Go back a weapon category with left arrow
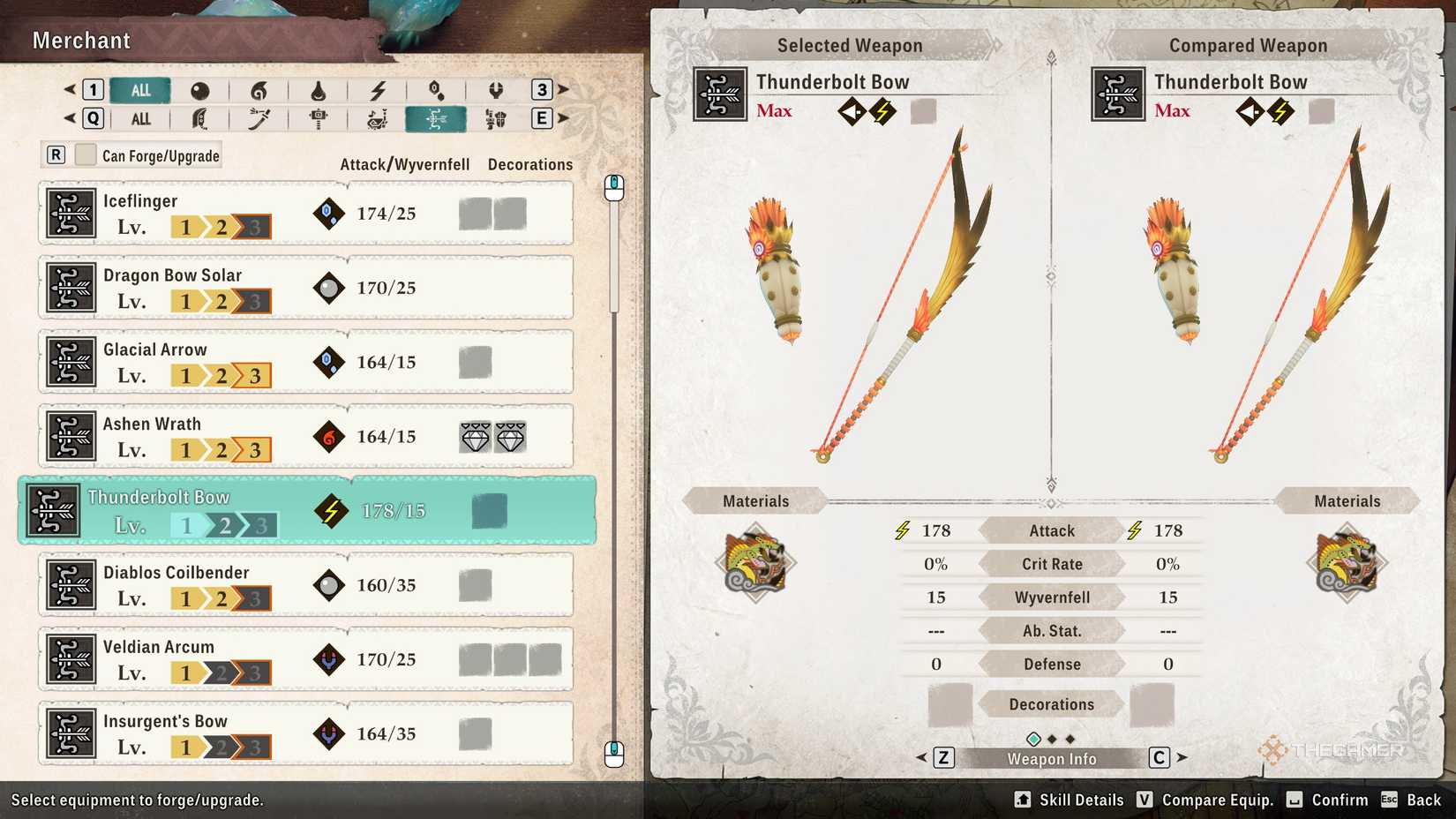1456x819 pixels. (x=71, y=118)
